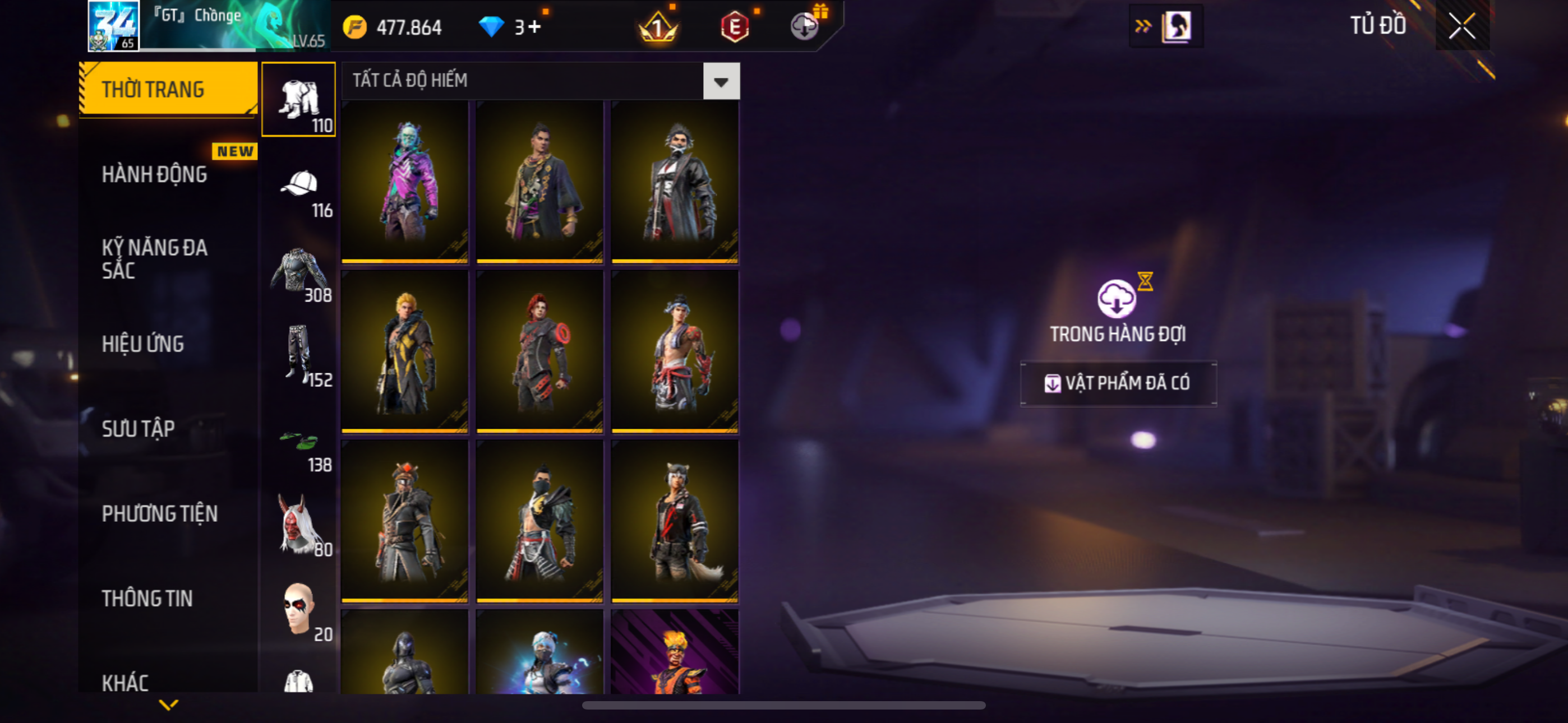Switch to the Hành Động tab

154,175
